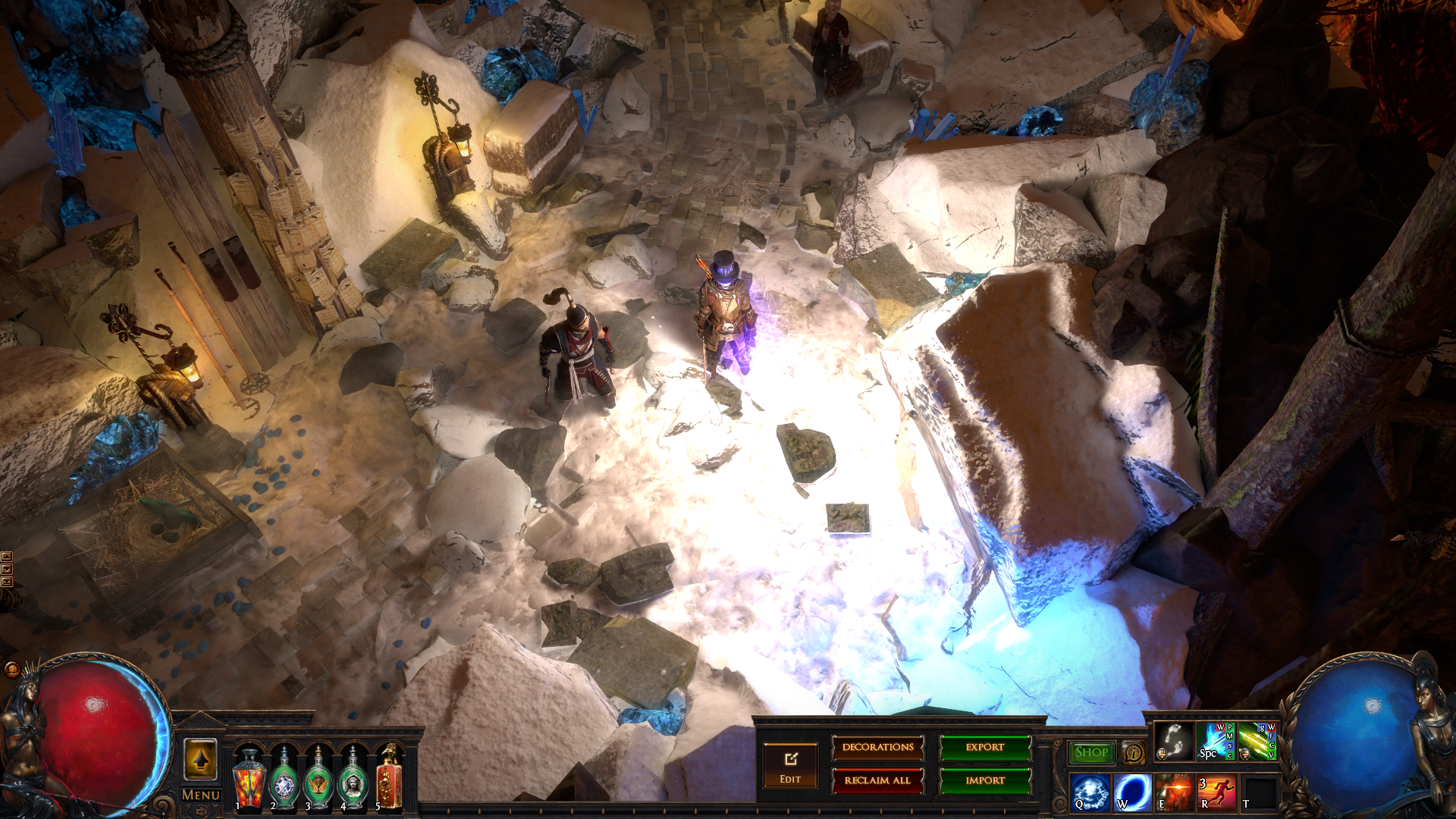Export the hideout layout
1456x819 pixels.
click(985, 748)
